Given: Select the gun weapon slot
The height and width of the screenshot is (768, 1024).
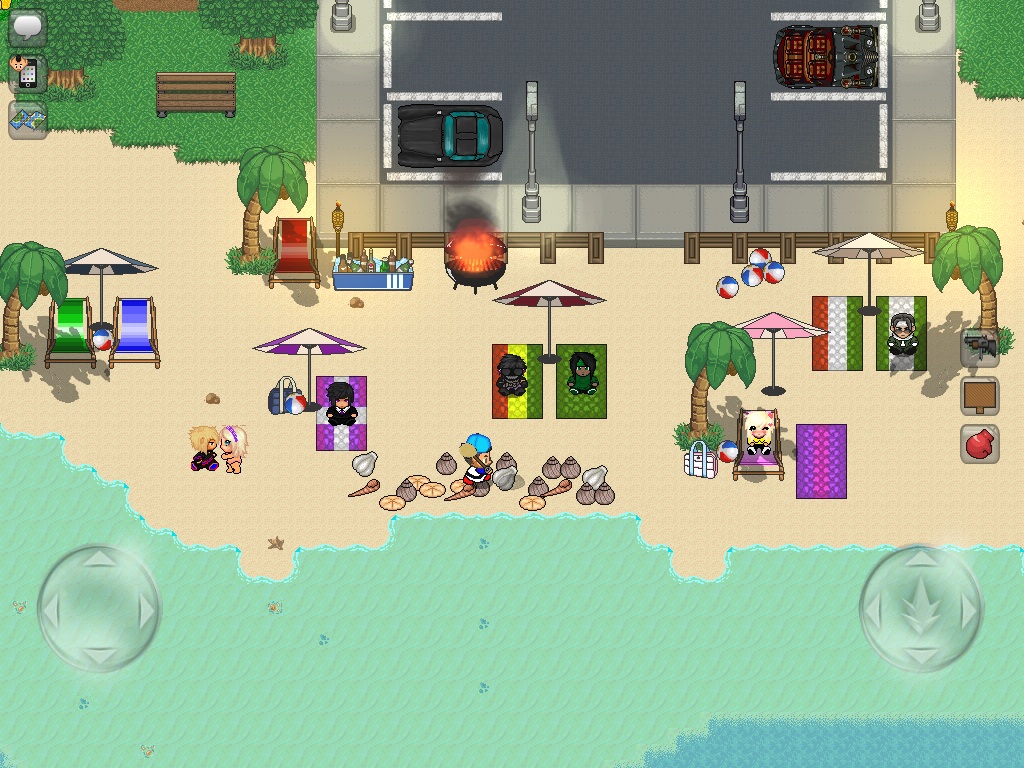Looking at the screenshot, I should 980,347.
